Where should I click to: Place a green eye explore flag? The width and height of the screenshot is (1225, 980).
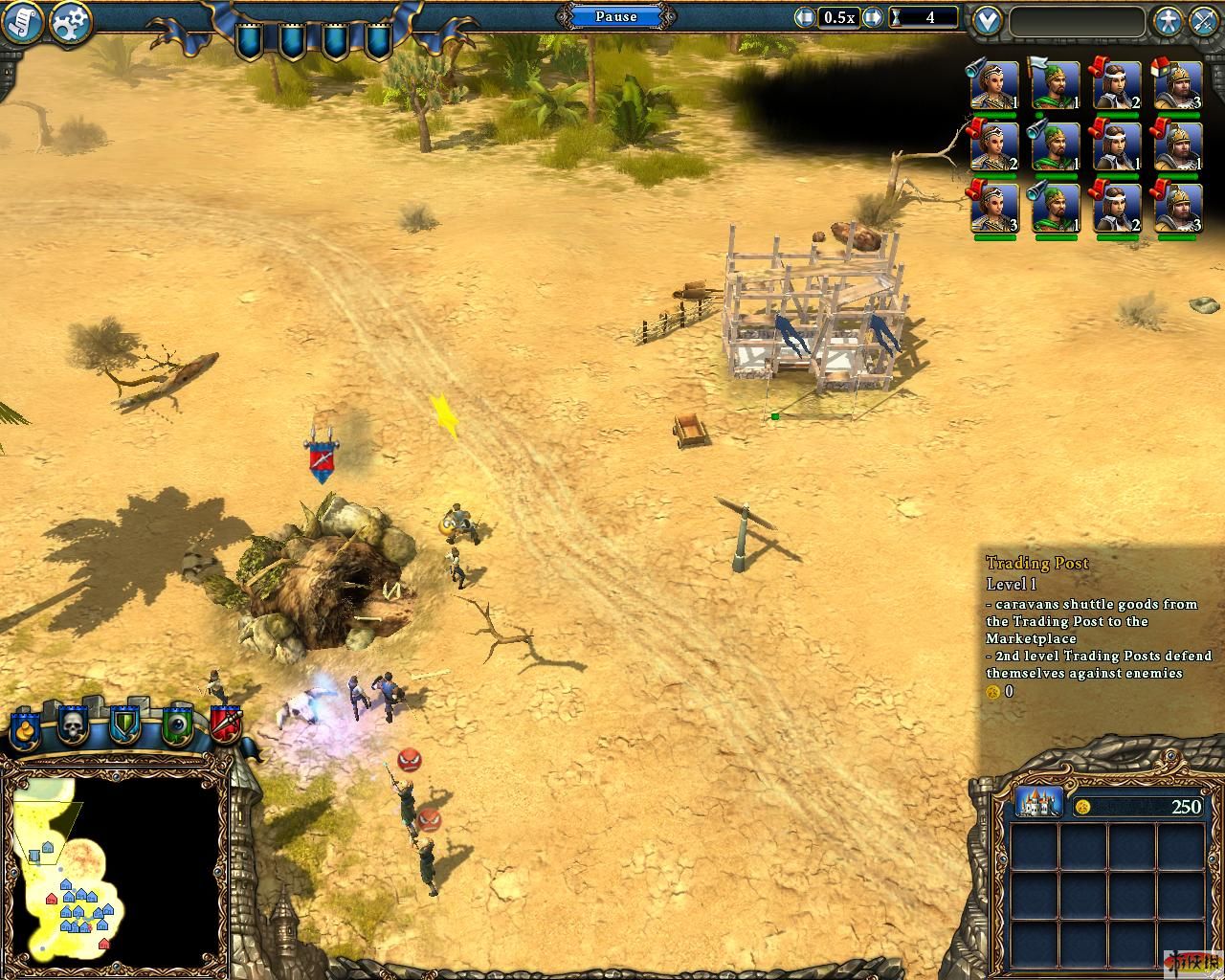coord(177,728)
